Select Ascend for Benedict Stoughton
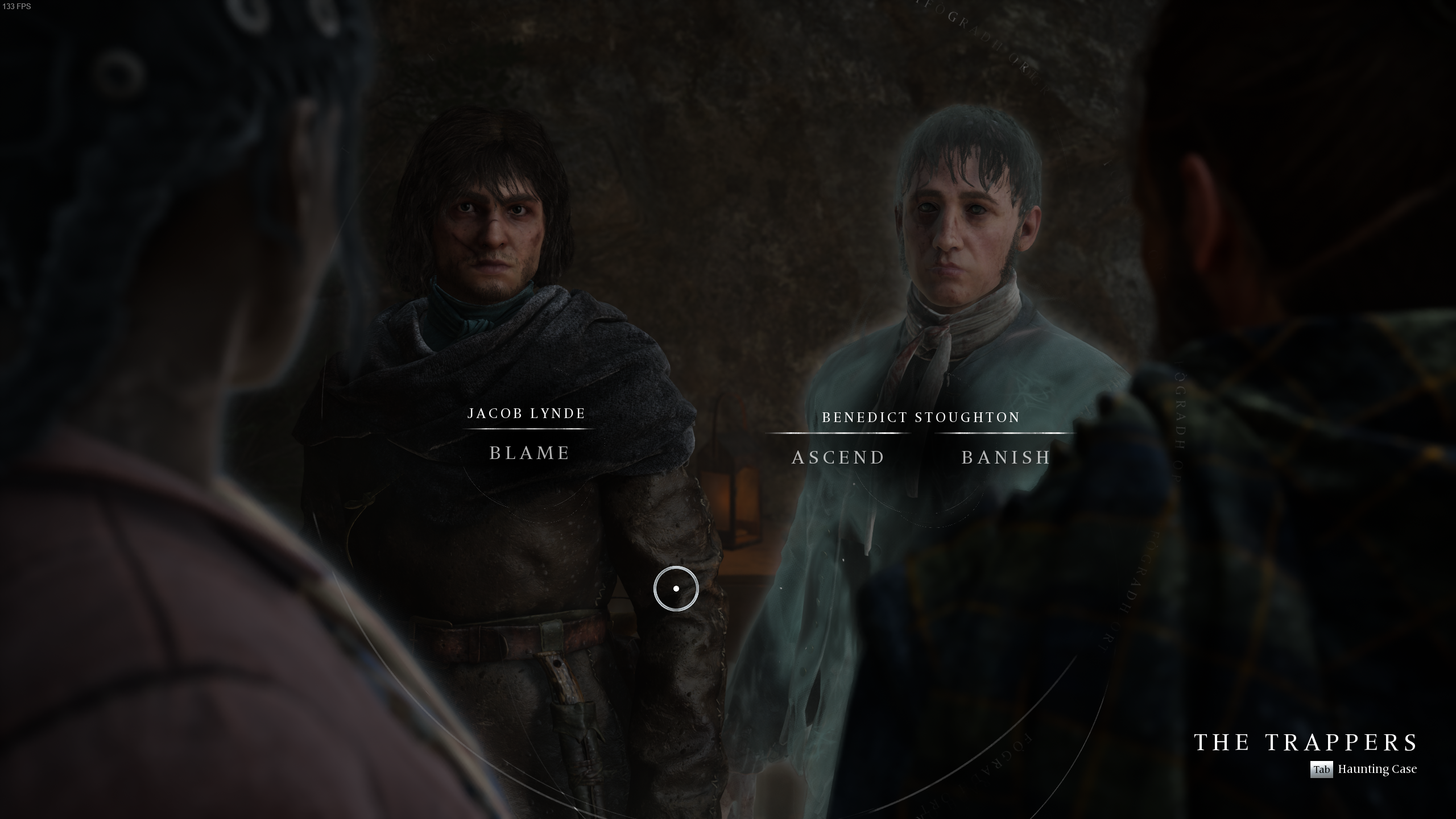 tap(838, 457)
